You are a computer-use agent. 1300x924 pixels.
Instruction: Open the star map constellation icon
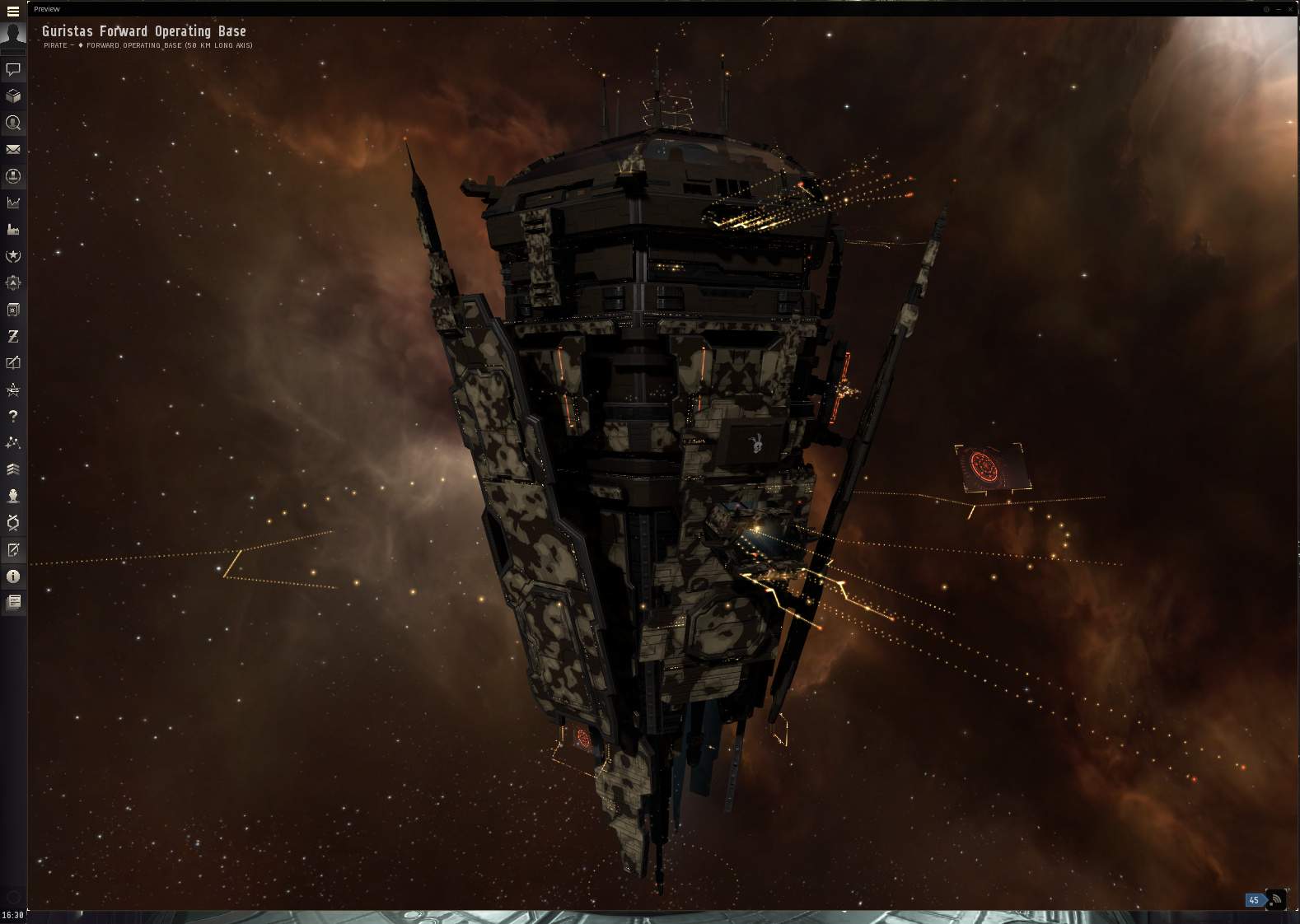pyautogui.click(x=13, y=442)
